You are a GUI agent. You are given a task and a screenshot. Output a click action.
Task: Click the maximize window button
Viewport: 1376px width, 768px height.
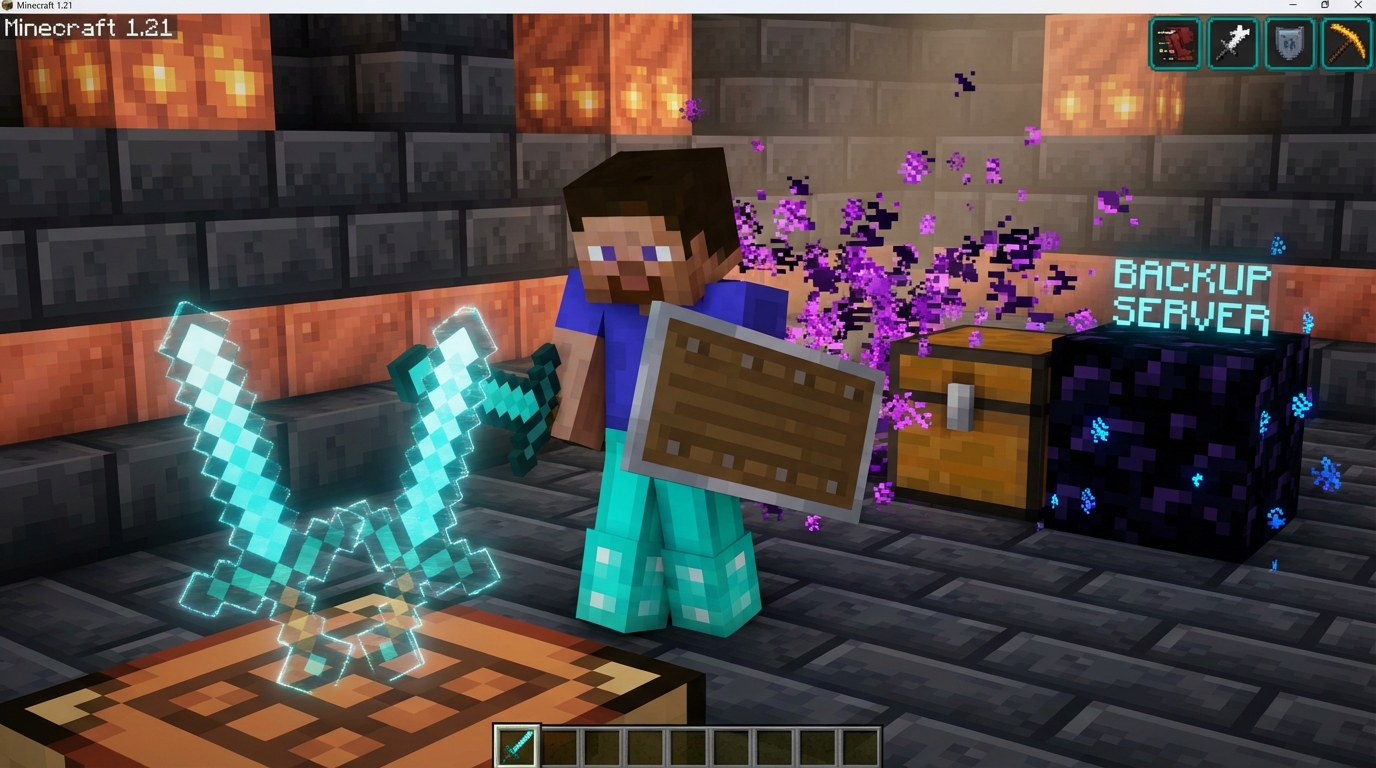[1323, 5]
